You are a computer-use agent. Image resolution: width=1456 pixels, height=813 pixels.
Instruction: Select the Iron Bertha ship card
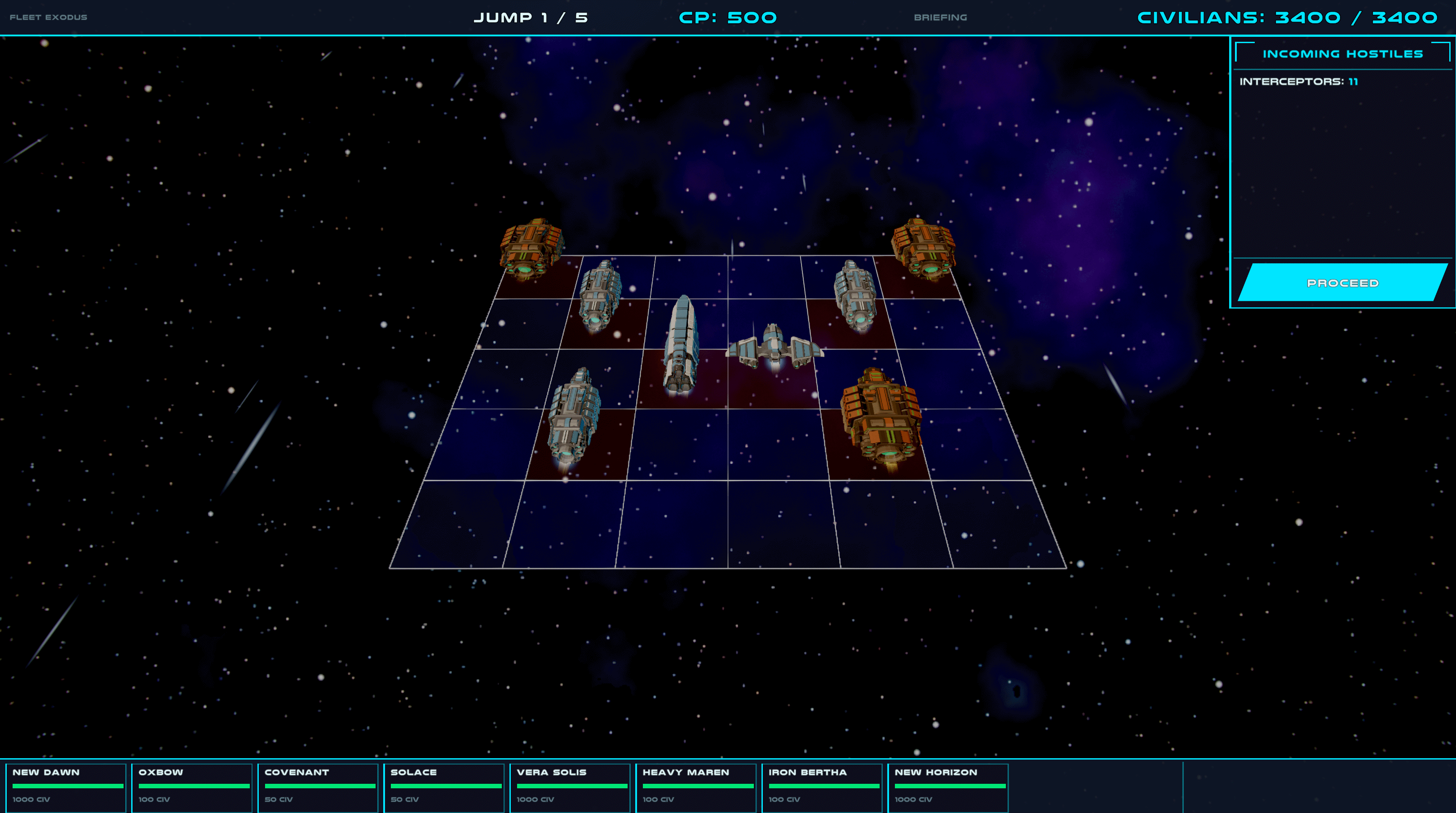click(x=822, y=787)
